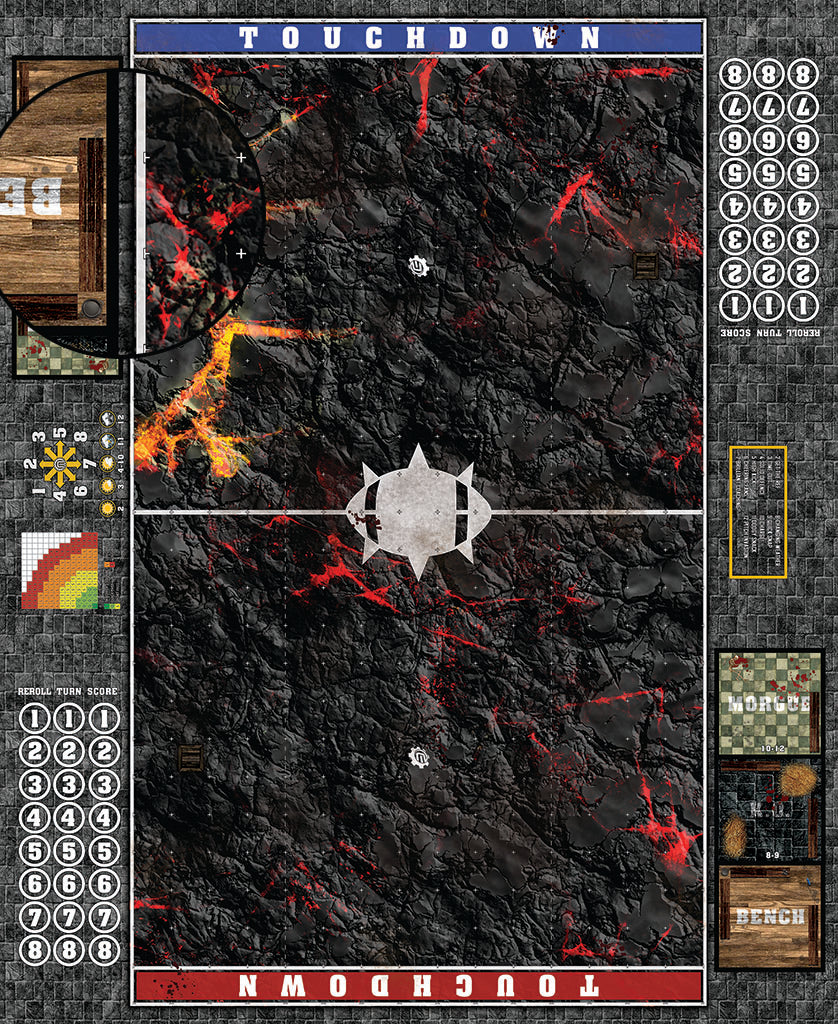Select the Morgue dugout box
The image size is (838, 1024).
(x=769, y=703)
